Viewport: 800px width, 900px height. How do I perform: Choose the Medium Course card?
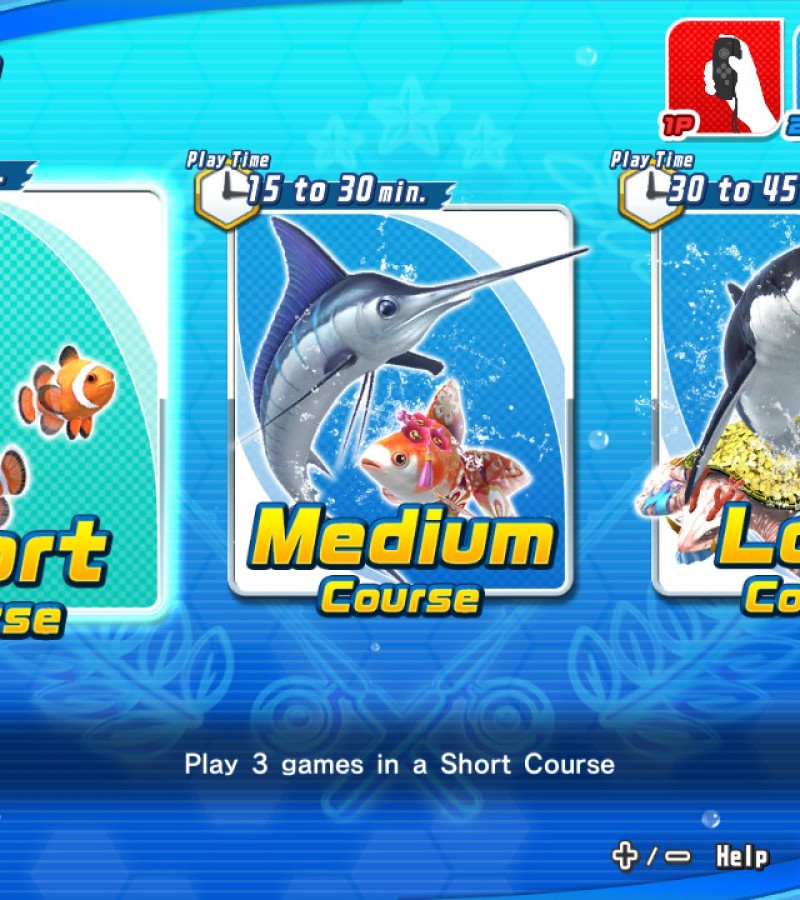point(401,400)
